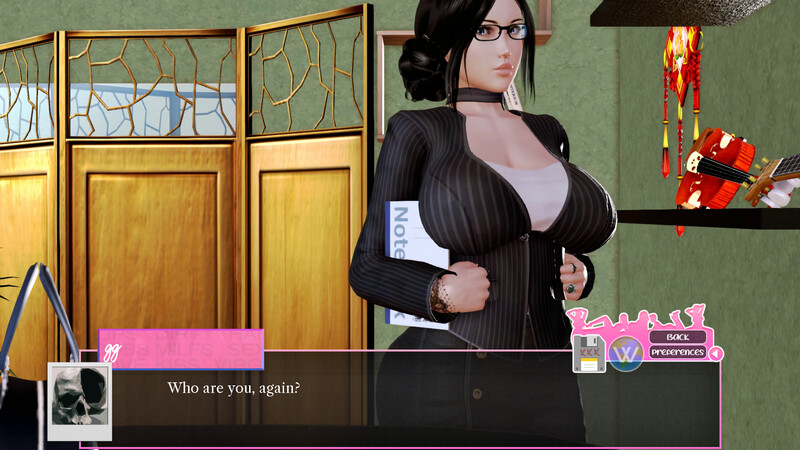Open the Preferences menu
The width and height of the screenshot is (800, 450).
(x=678, y=352)
